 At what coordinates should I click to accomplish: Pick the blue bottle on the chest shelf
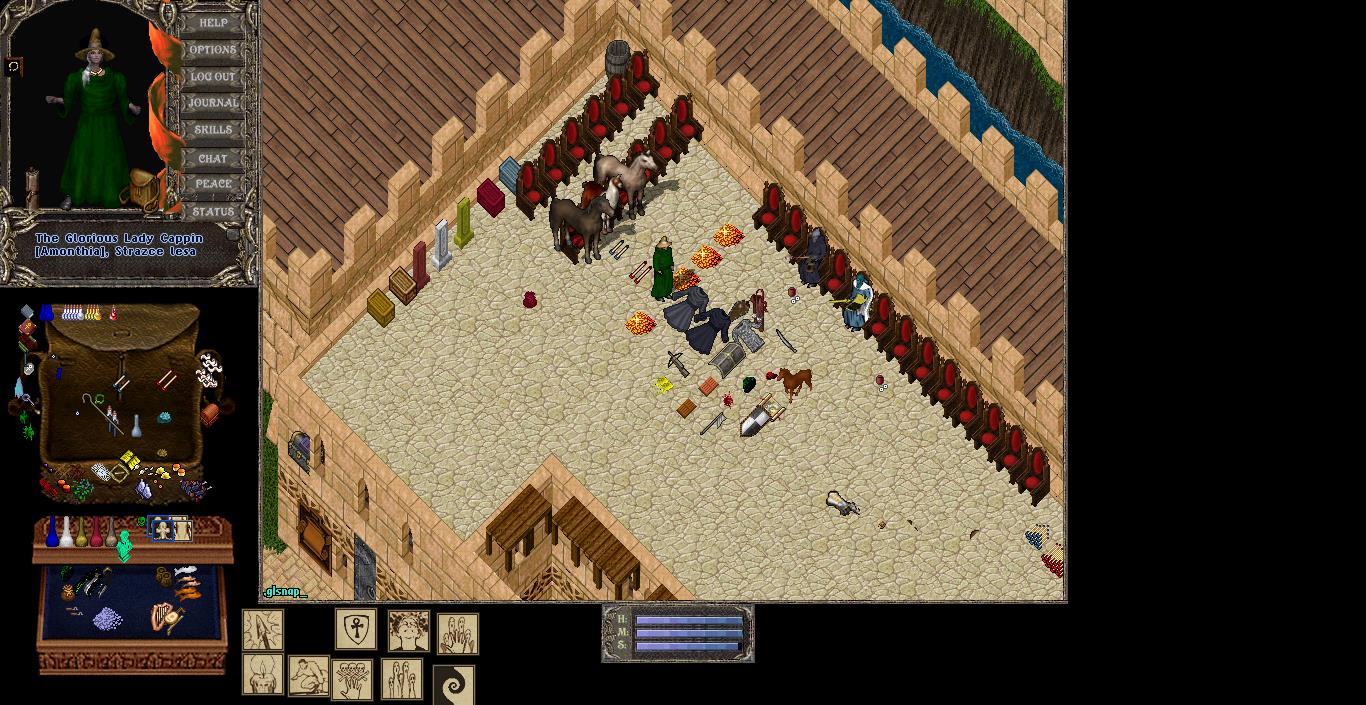[x=52, y=532]
